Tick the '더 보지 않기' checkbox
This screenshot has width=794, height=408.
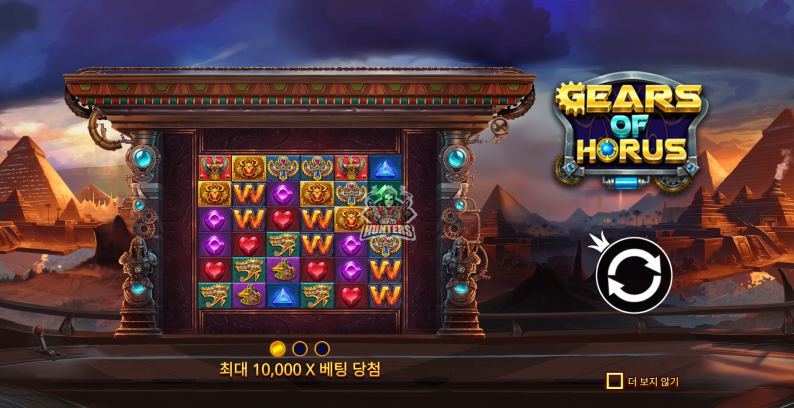(614, 381)
